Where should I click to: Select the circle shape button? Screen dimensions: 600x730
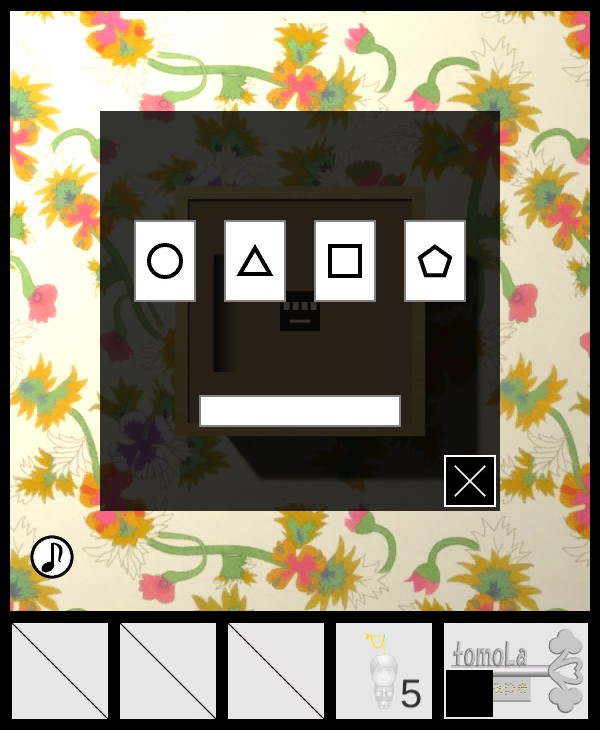[x=165, y=261]
